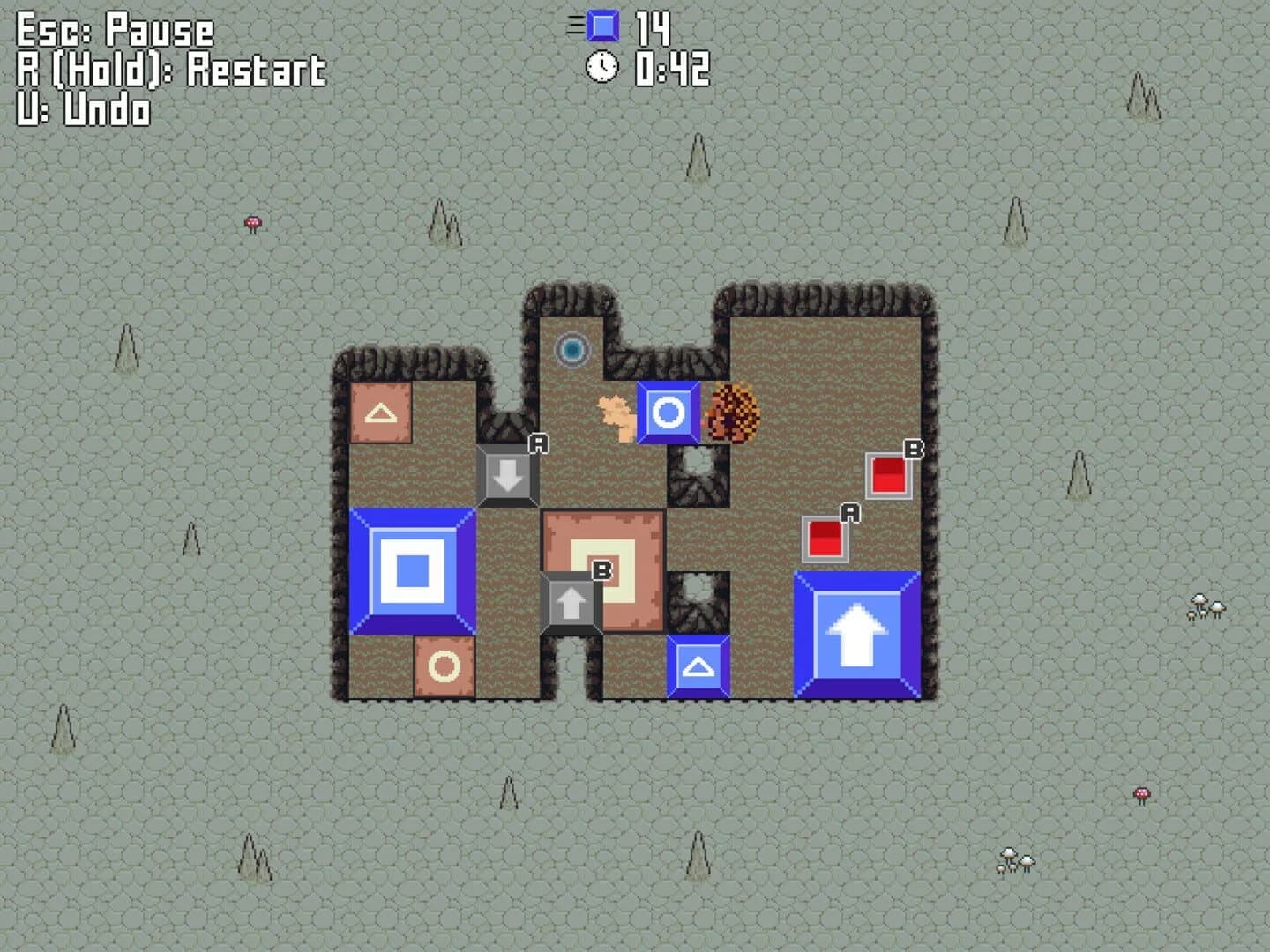Click the triangle target tile top-left
The width and height of the screenshot is (1270, 952).
click(x=381, y=411)
